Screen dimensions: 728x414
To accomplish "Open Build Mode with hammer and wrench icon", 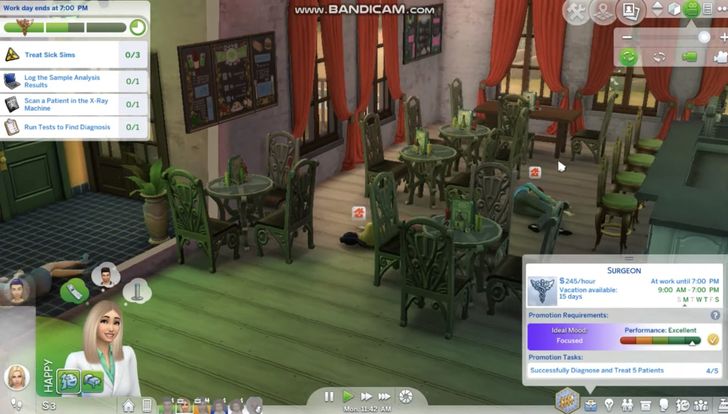I will pyautogui.click(x=578, y=11).
